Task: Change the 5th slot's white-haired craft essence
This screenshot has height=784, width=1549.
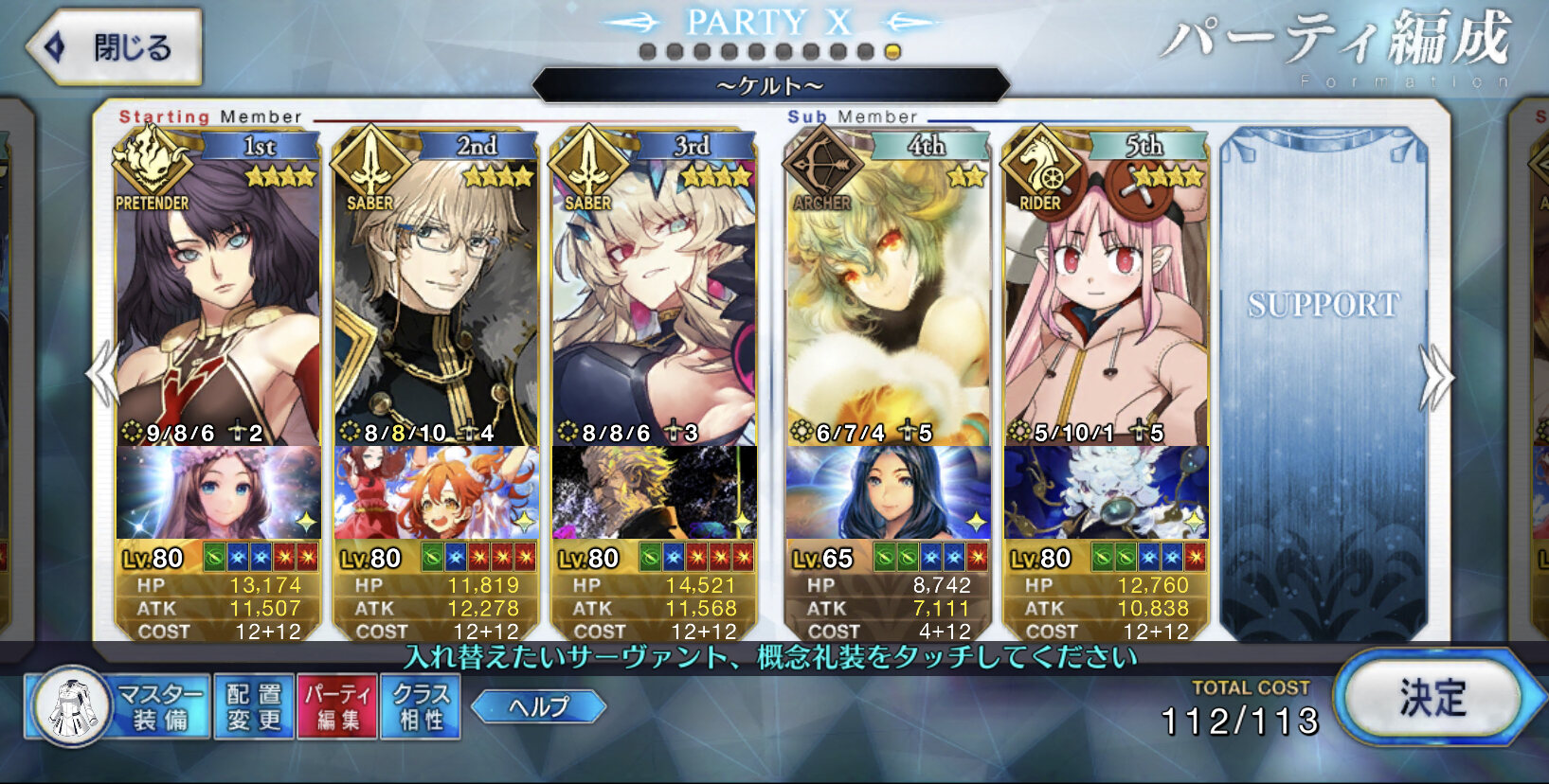Action: click(x=1106, y=493)
